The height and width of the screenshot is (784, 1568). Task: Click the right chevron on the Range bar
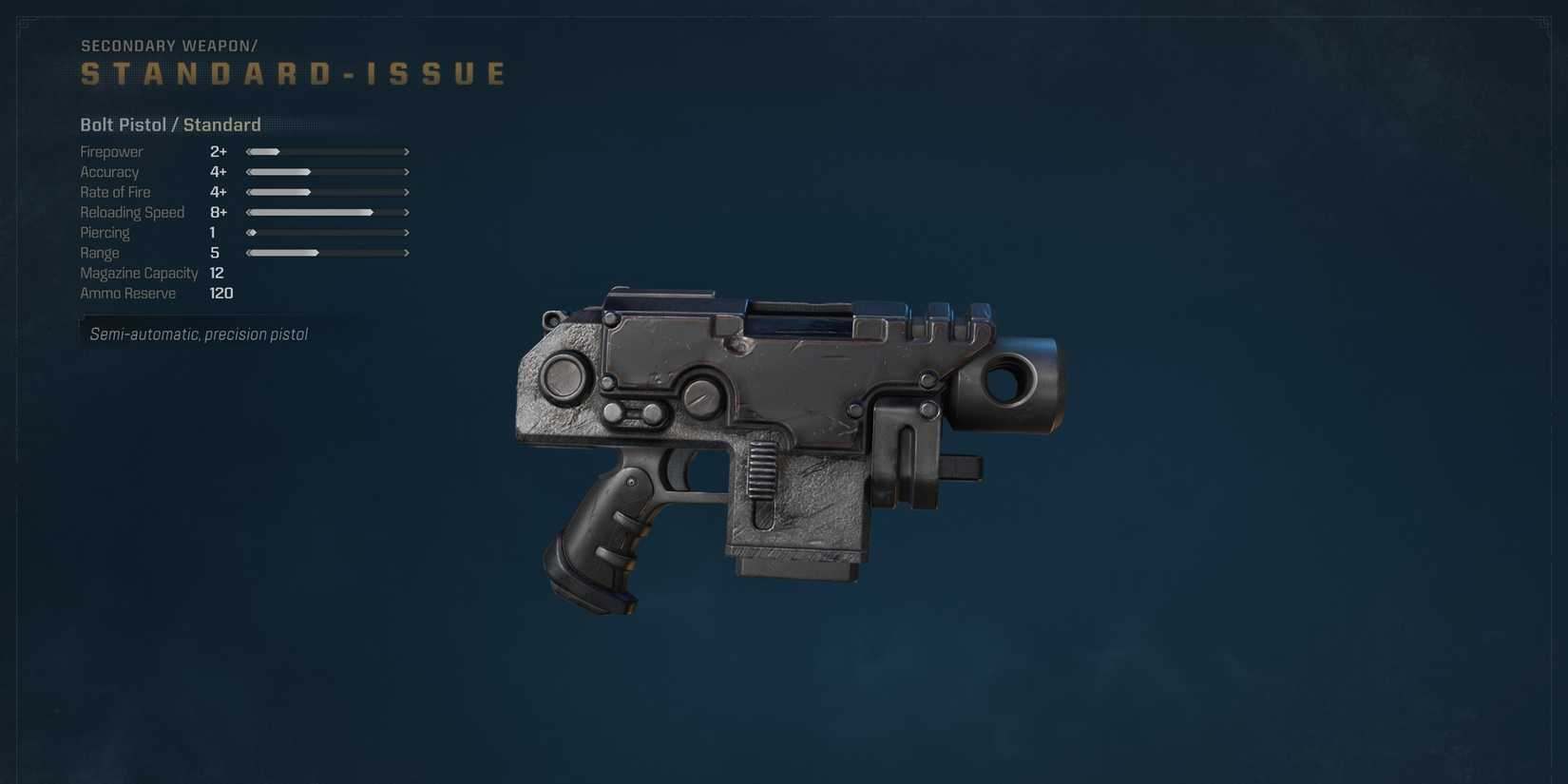pos(407,253)
